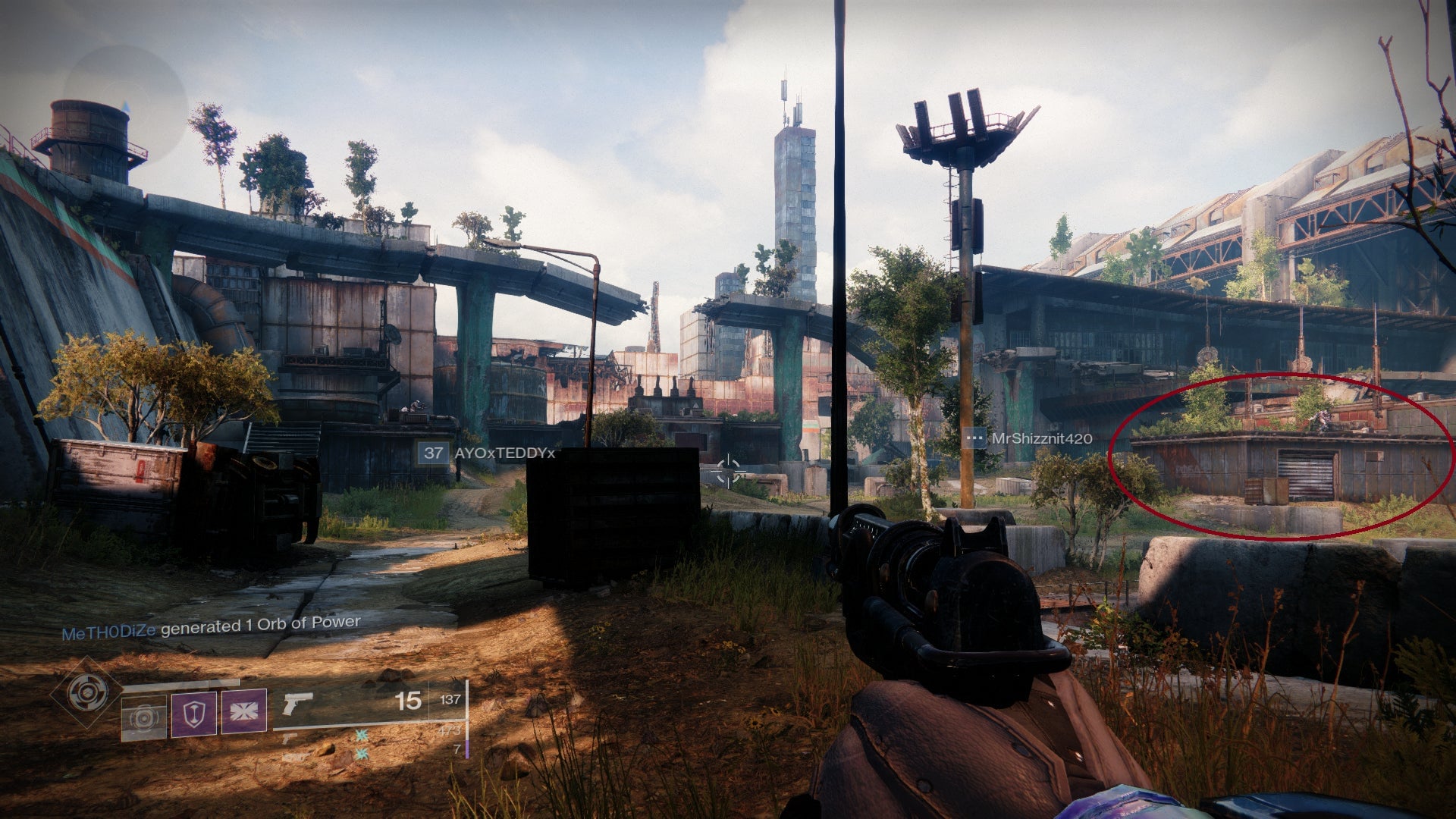Select the purple grenade ability icon

click(244, 711)
